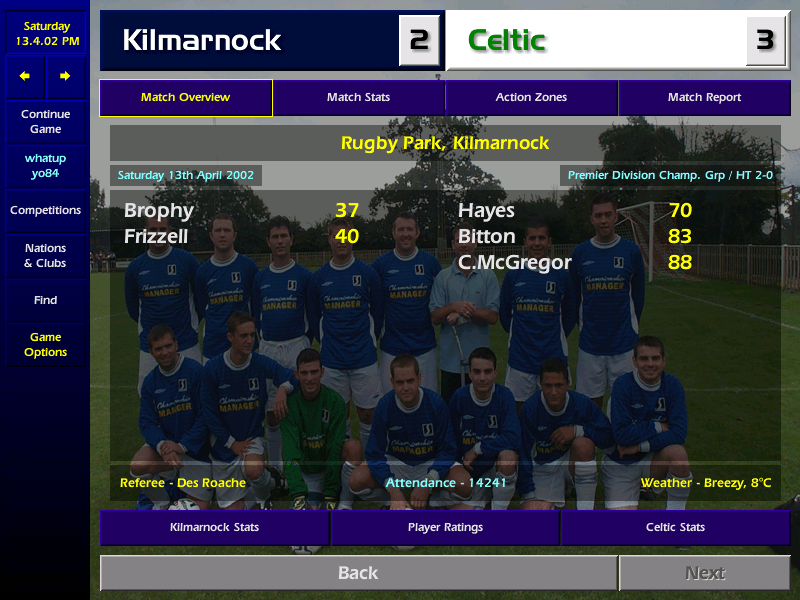Go Back to the previous screen

click(358, 573)
